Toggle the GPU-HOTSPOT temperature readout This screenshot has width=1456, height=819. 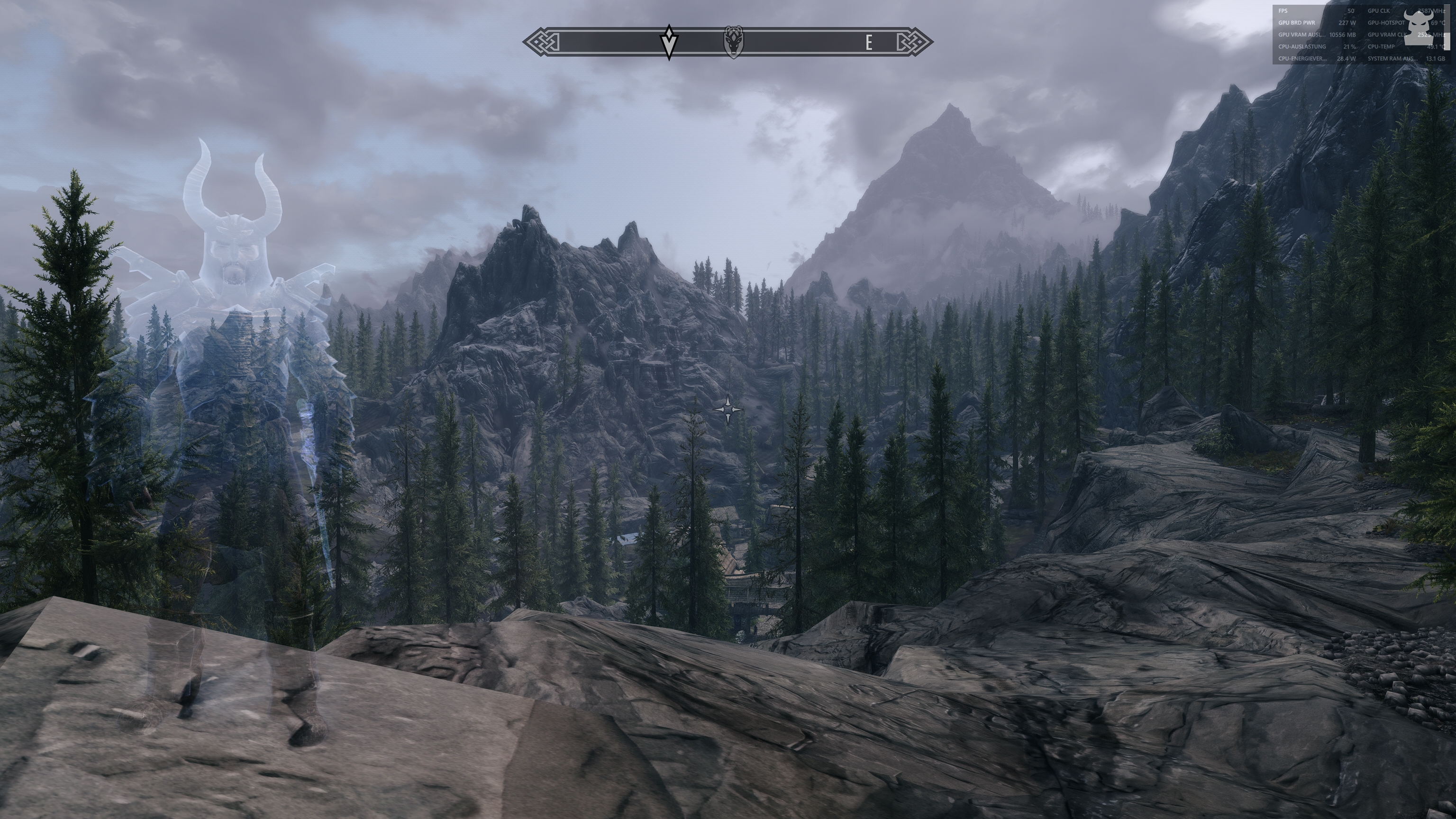(x=1386, y=24)
